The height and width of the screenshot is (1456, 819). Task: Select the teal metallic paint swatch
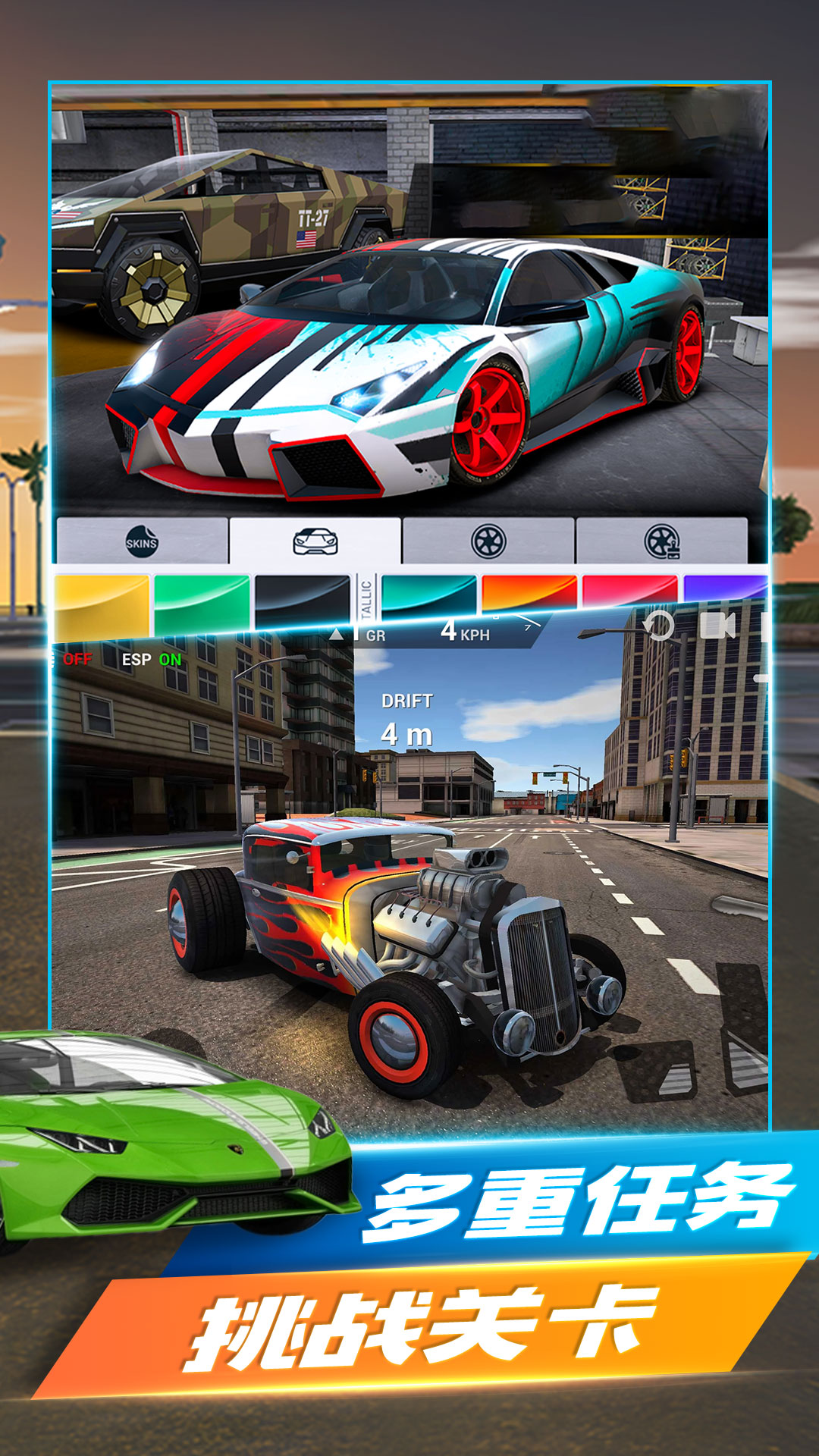(428, 594)
